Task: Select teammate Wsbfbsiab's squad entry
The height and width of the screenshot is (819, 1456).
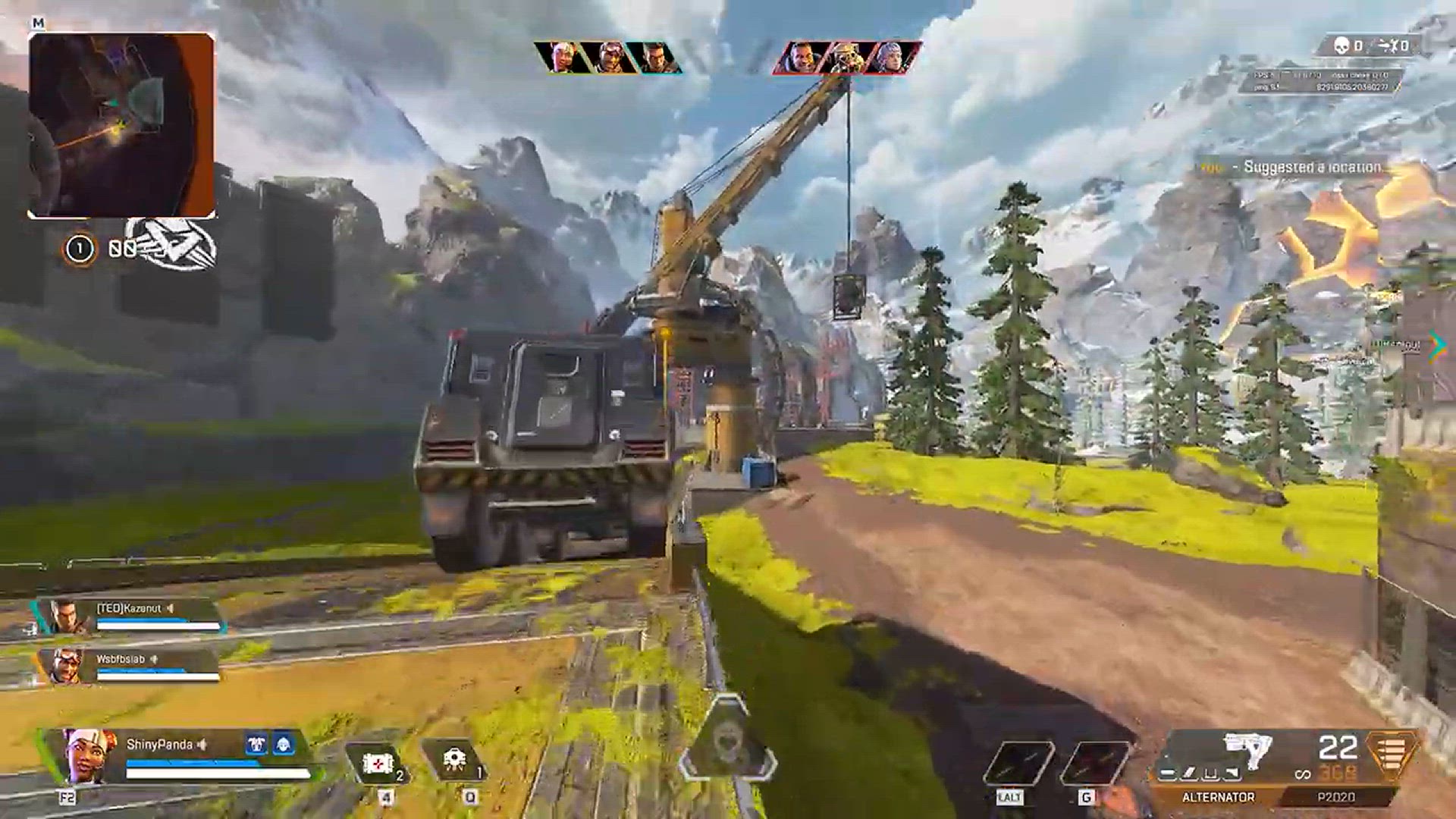Action: tap(130, 666)
